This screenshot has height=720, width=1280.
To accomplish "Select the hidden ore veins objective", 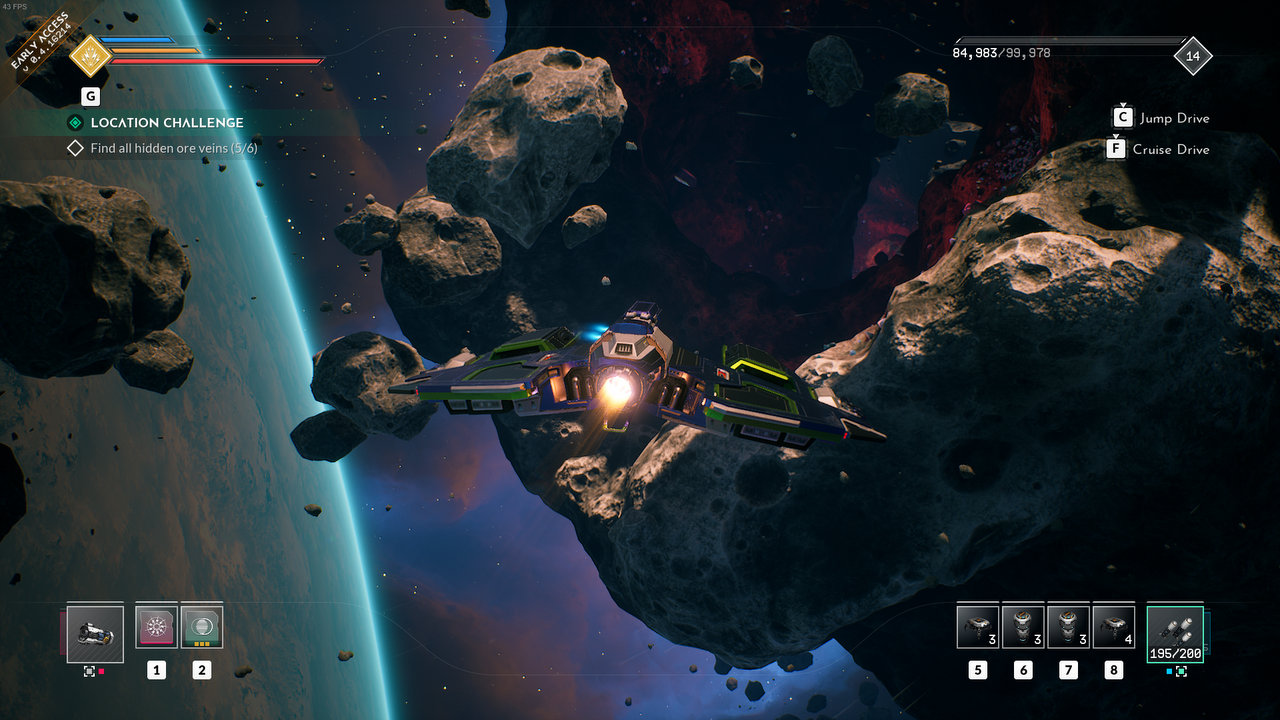I will click(x=173, y=148).
